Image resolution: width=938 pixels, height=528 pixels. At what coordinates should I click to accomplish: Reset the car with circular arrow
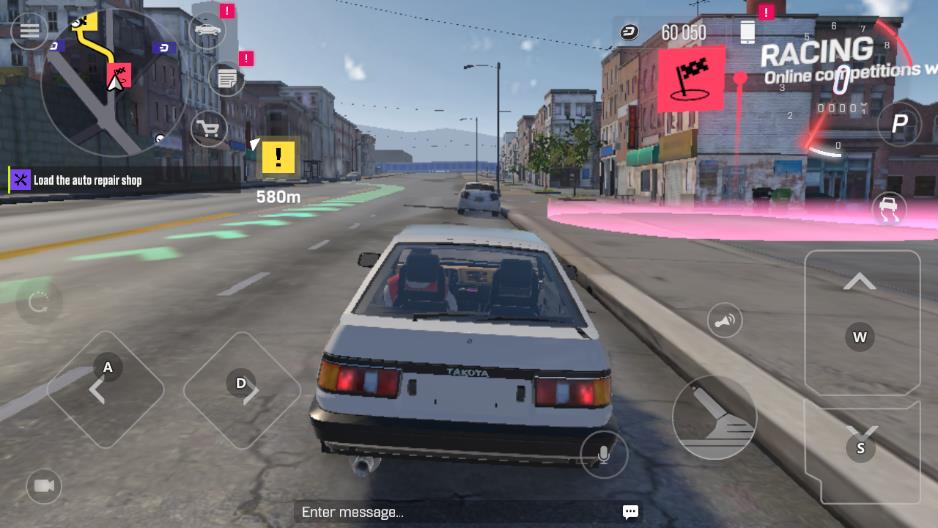point(39,302)
